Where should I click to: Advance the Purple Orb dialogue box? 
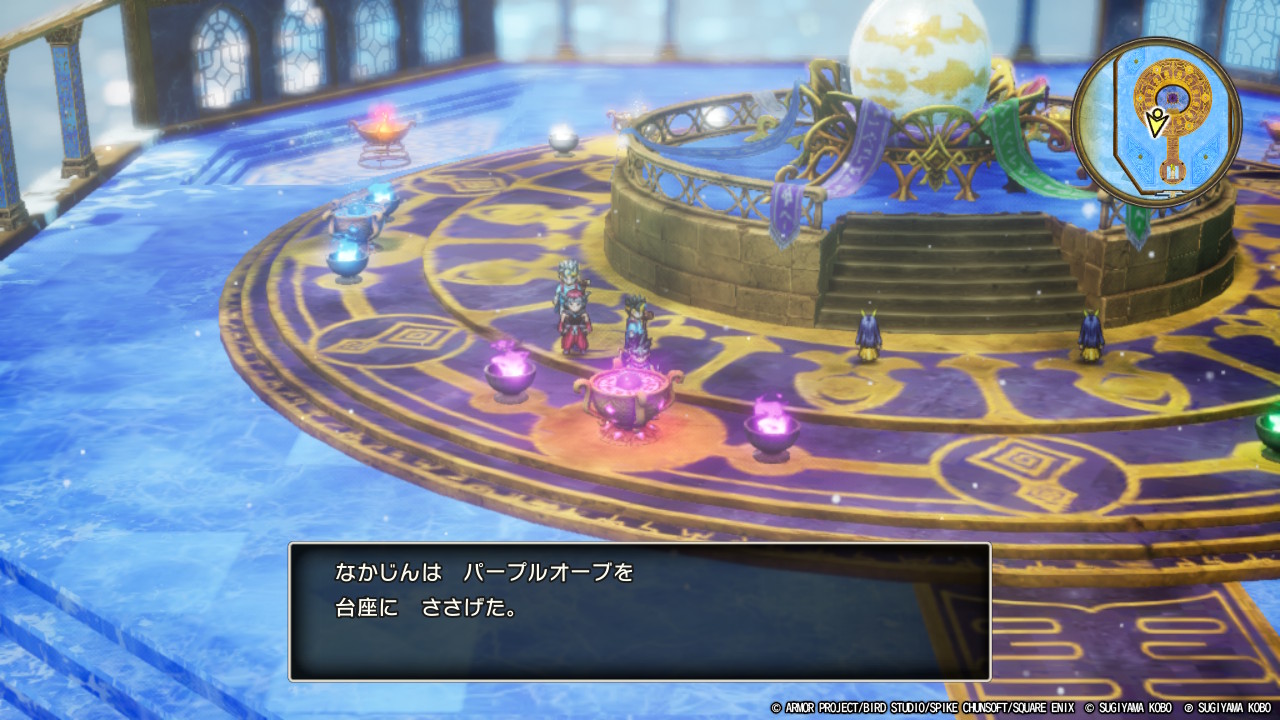pos(639,612)
